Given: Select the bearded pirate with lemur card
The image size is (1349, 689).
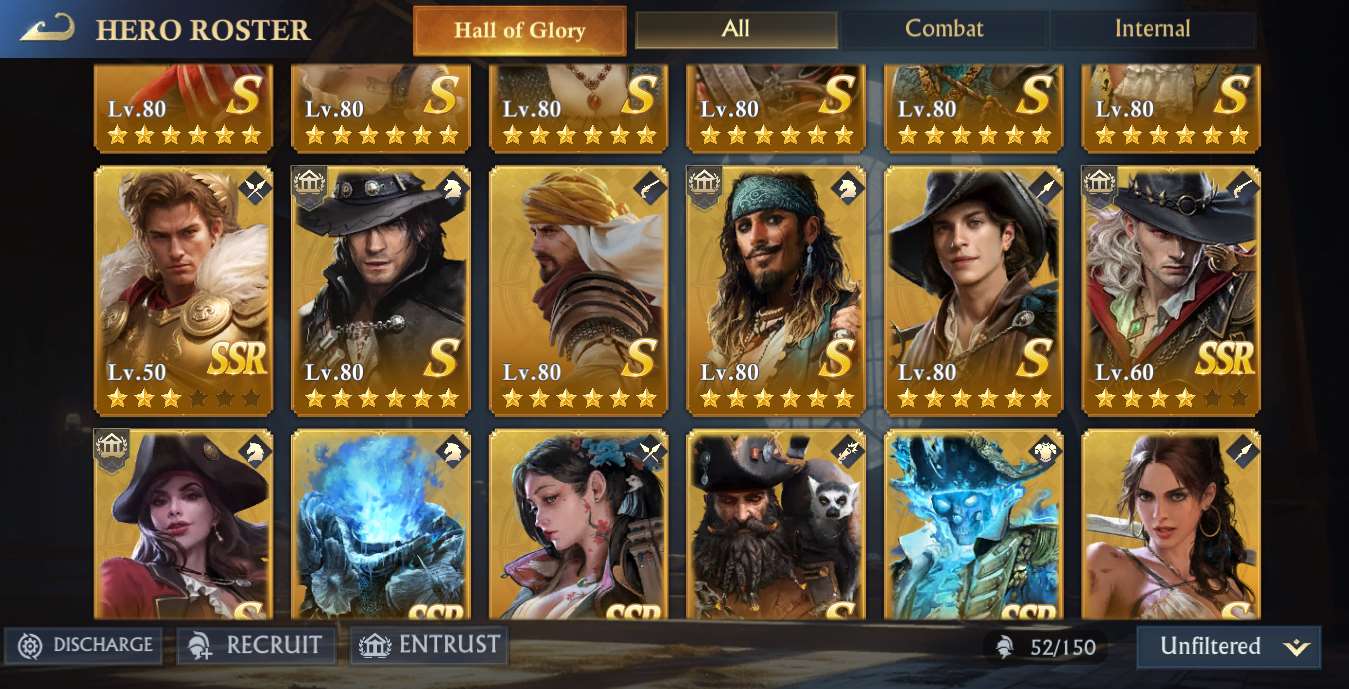Looking at the screenshot, I should [775, 525].
